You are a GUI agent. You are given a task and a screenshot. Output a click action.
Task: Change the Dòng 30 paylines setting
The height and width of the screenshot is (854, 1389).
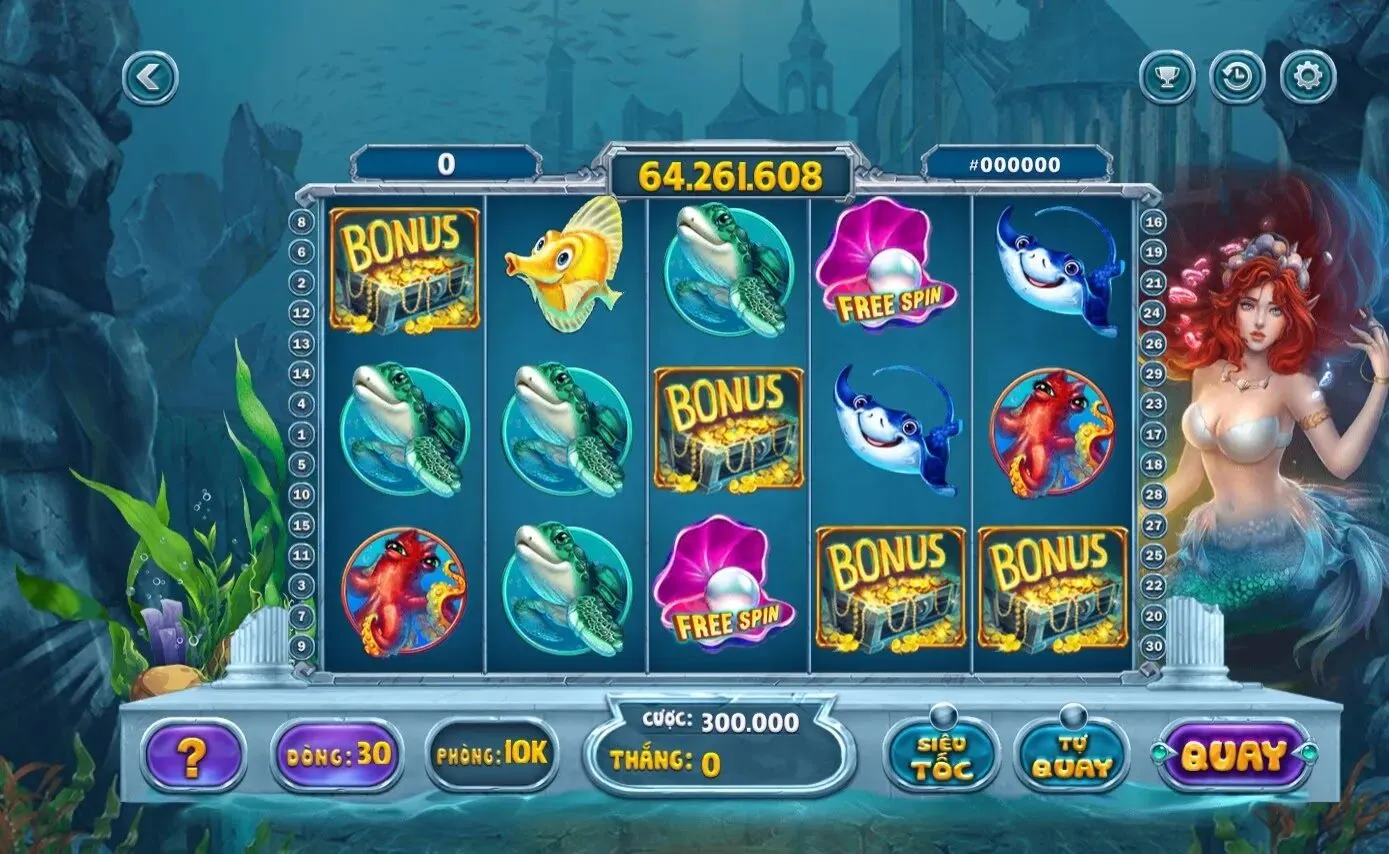[337, 754]
